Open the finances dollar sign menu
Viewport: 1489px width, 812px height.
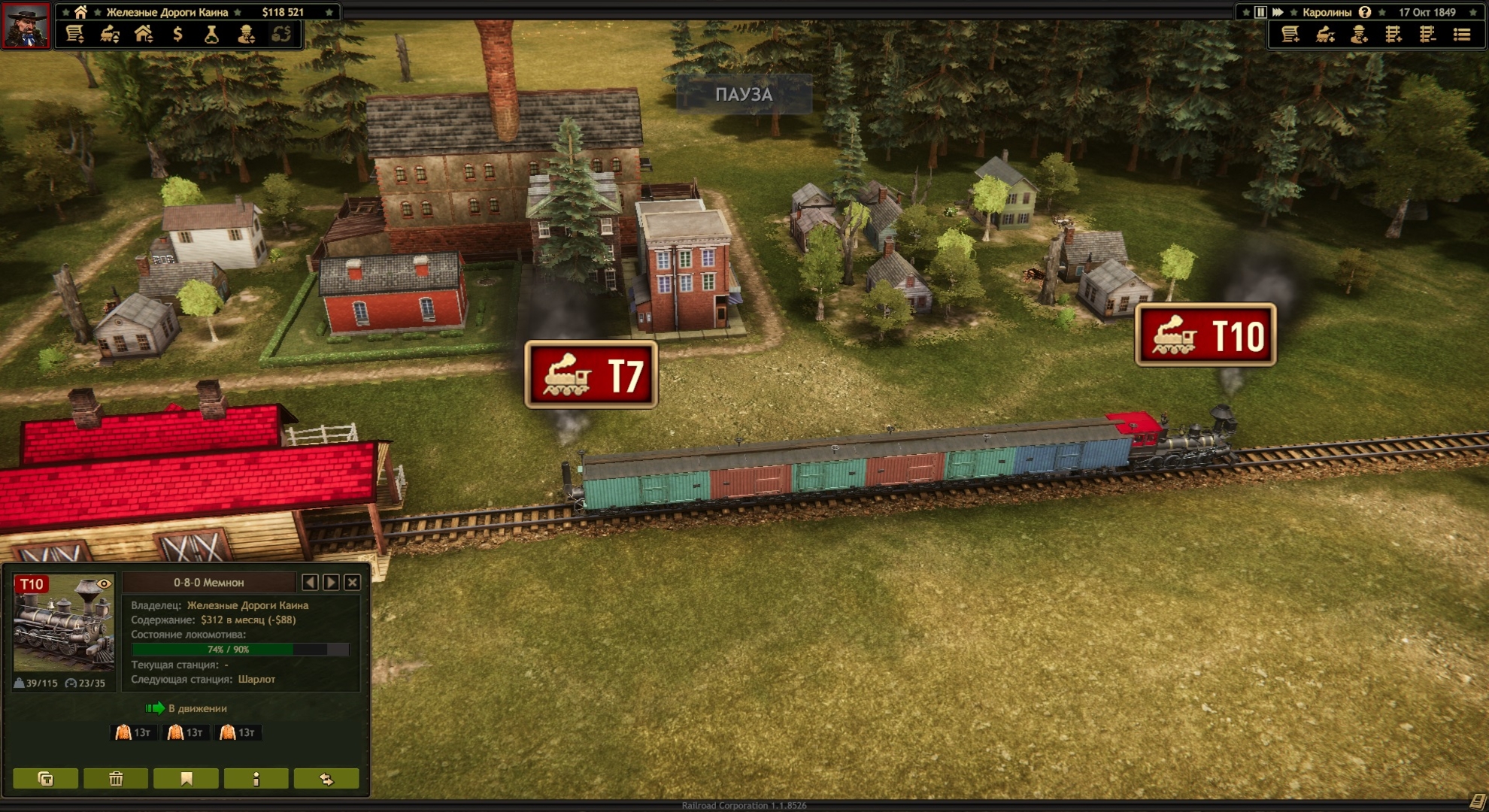[x=177, y=34]
